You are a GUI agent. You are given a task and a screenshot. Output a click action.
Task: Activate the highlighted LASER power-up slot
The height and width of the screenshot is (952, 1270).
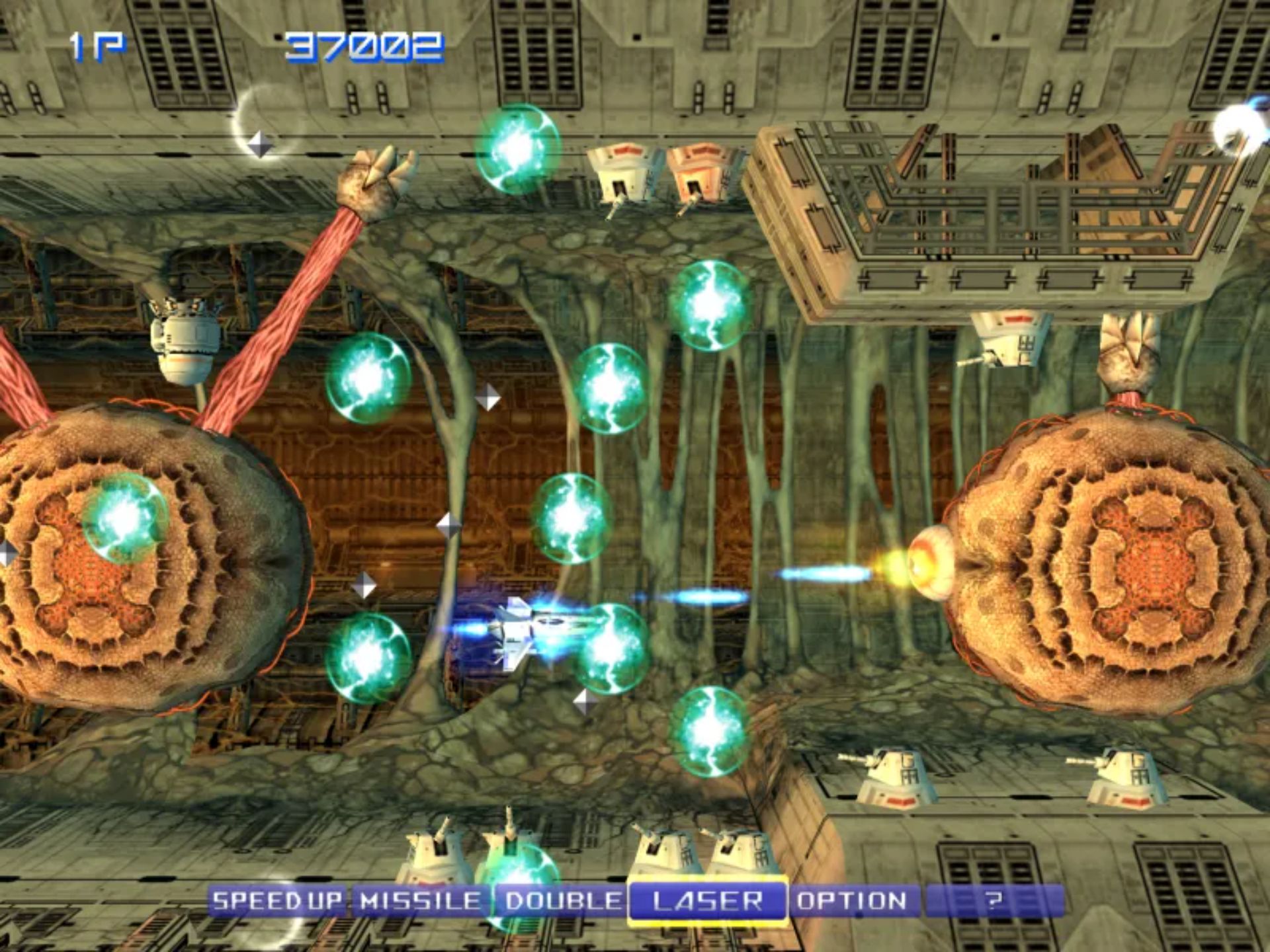pyautogui.click(x=707, y=900)
